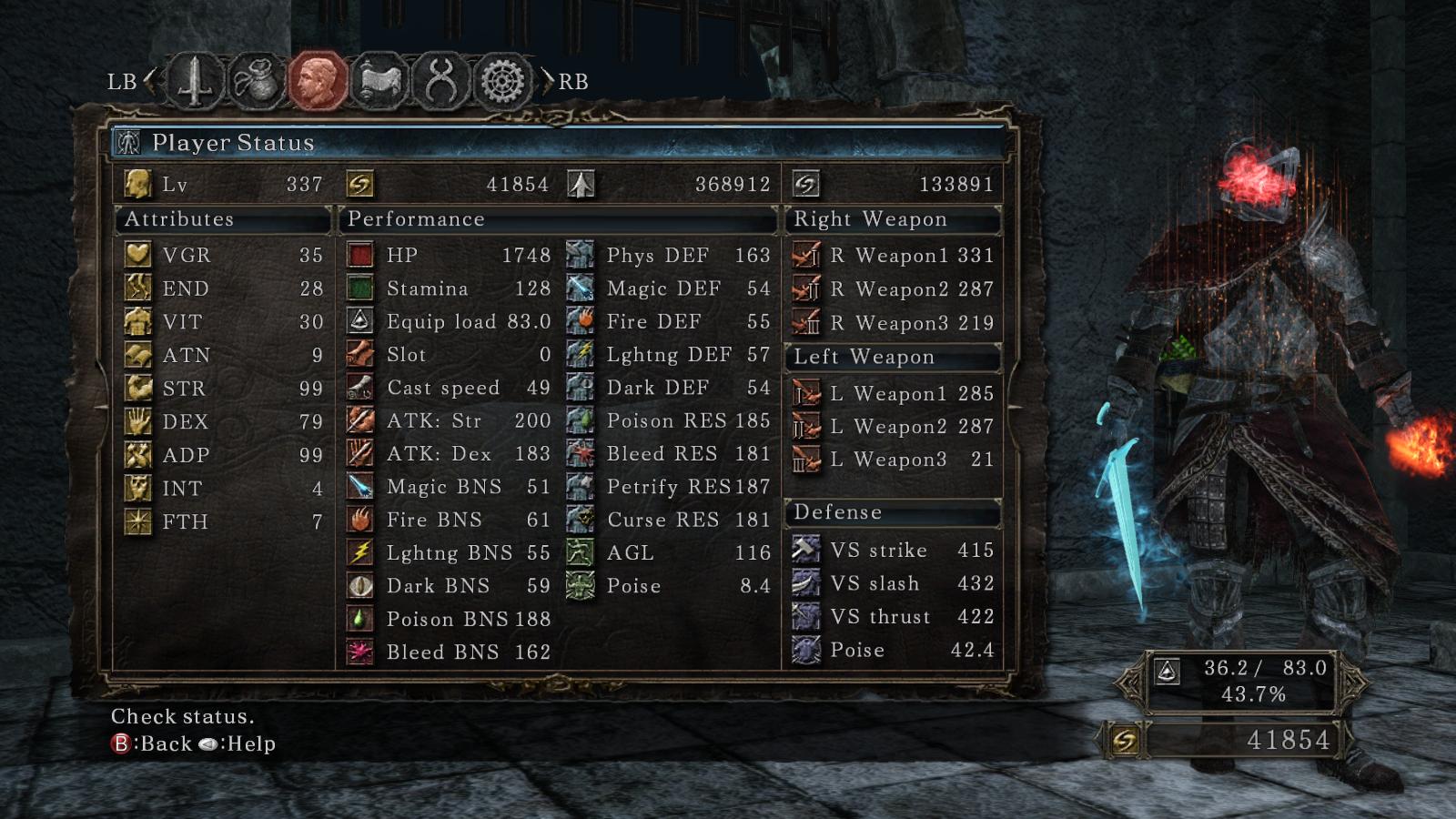Highlight the AGL stat row
The image size is (1456, 819).
point(669,553)
